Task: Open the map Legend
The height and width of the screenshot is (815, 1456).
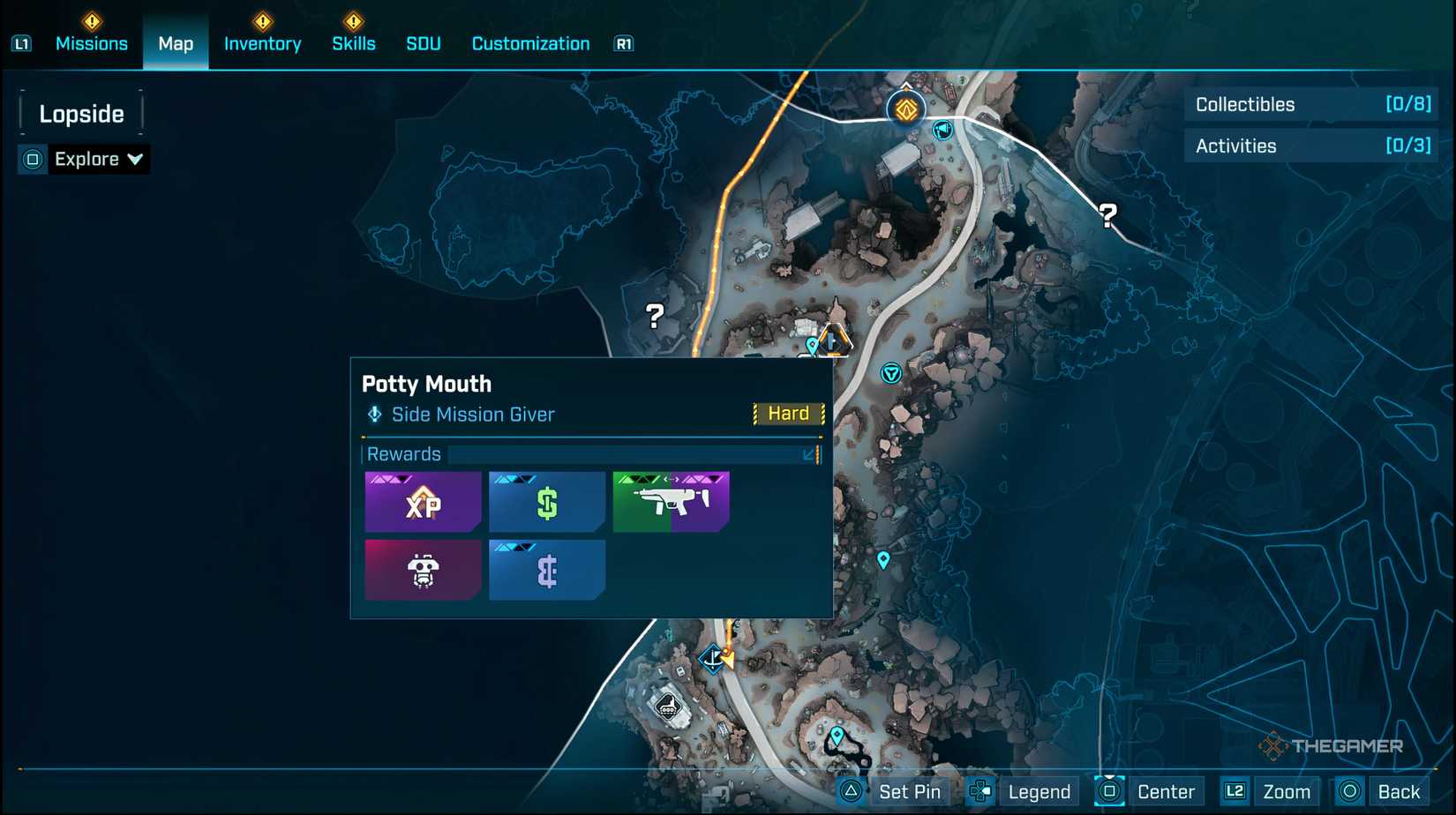Action: coord(1038,791)
